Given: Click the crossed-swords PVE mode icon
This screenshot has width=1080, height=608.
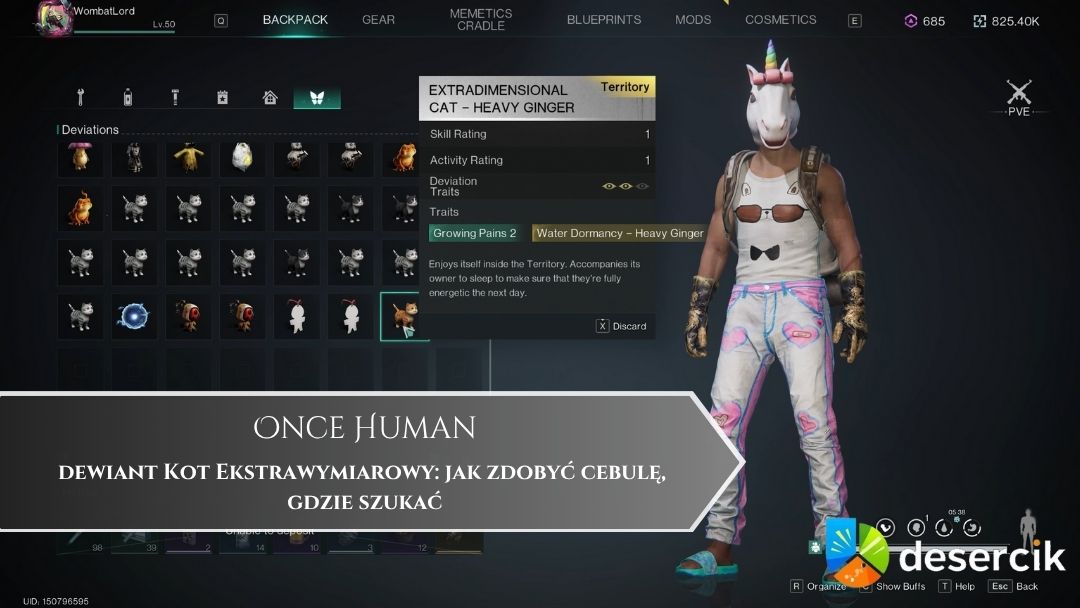Looking at the screenshot, I should click(x=1019, y=95).
